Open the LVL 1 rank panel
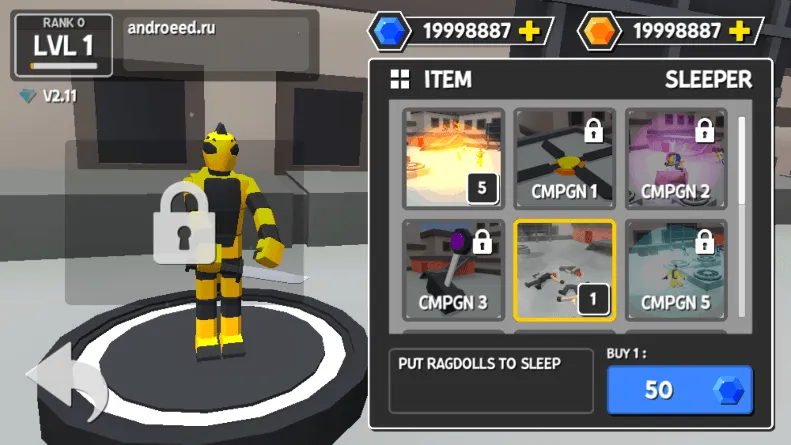The width and height of the screenshot is (791, 445). click(x=62, y=45)
